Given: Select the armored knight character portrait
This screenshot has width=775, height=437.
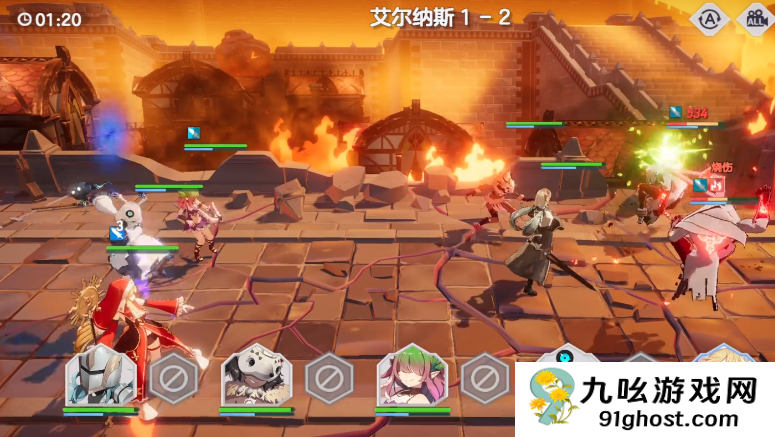Looking at the screenshot, I should pos(100,376).
